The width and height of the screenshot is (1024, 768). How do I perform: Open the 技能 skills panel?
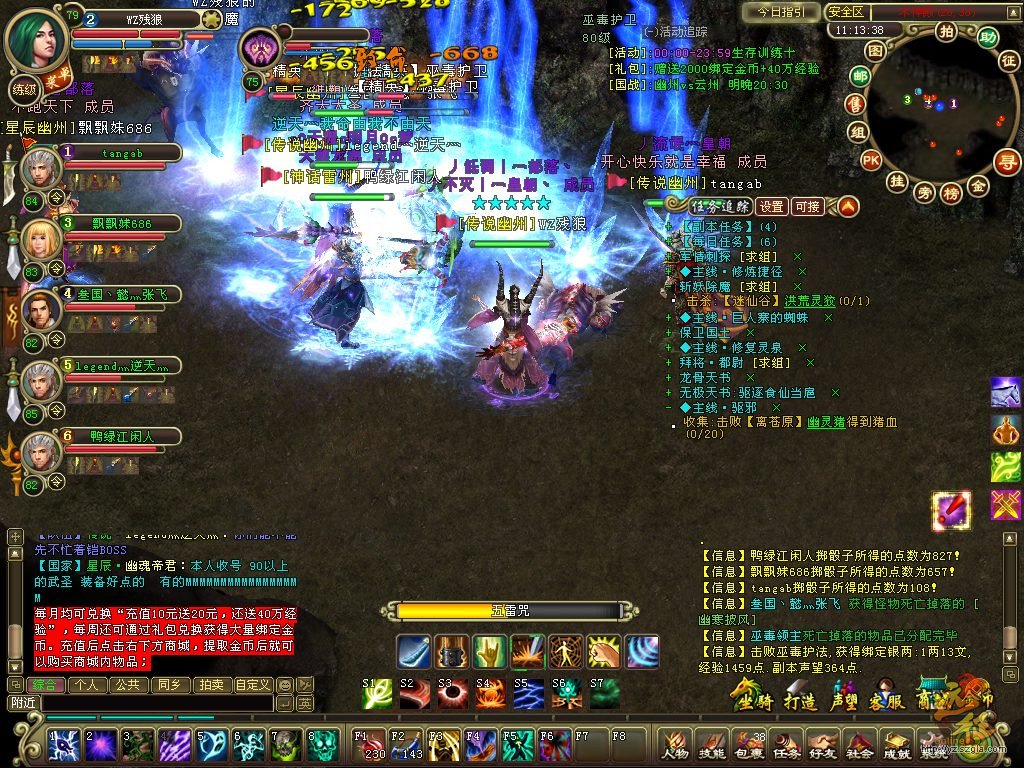click(x=712, y=746)
